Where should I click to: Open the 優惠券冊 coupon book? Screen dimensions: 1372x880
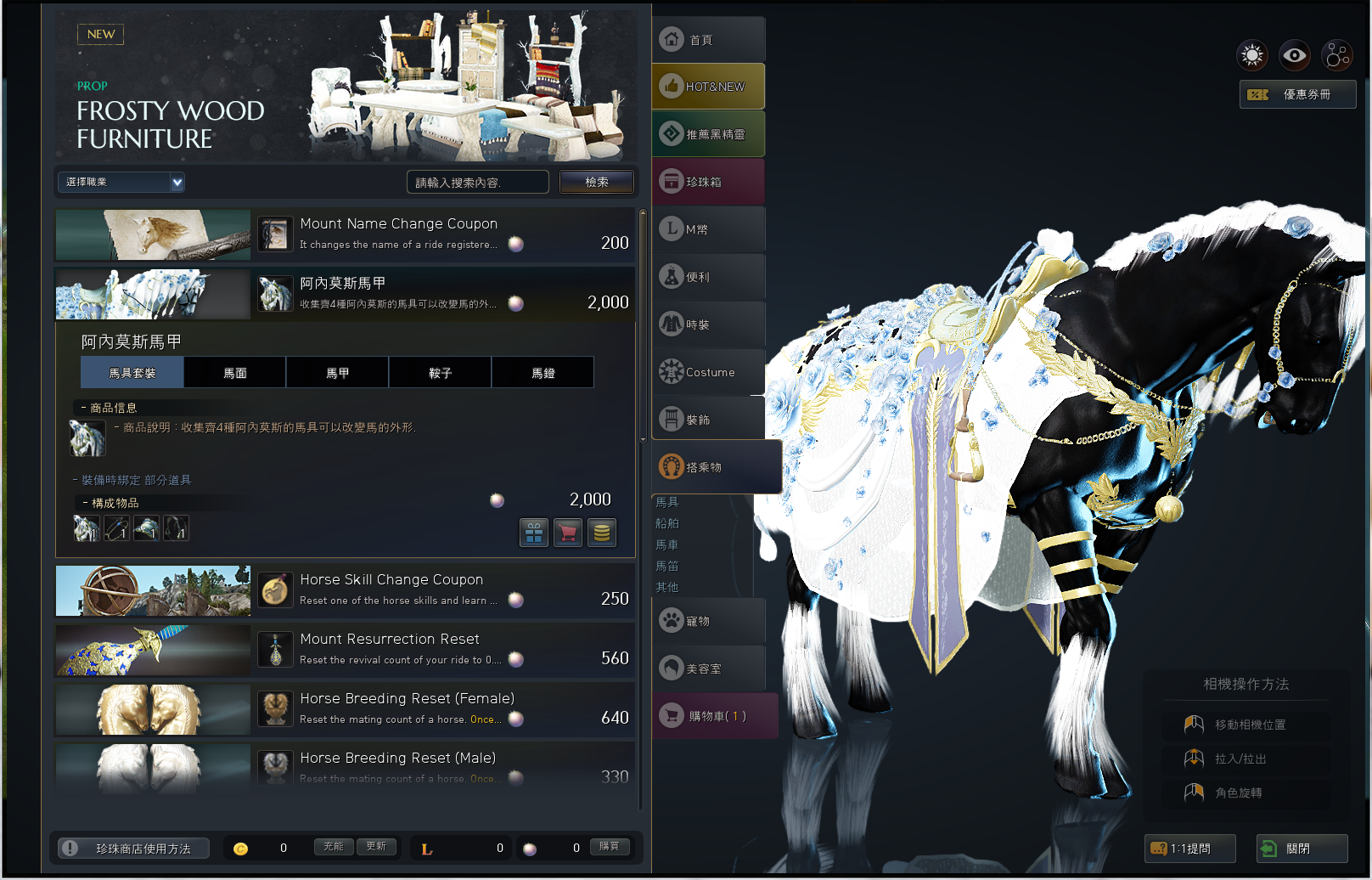(1297, 94)
